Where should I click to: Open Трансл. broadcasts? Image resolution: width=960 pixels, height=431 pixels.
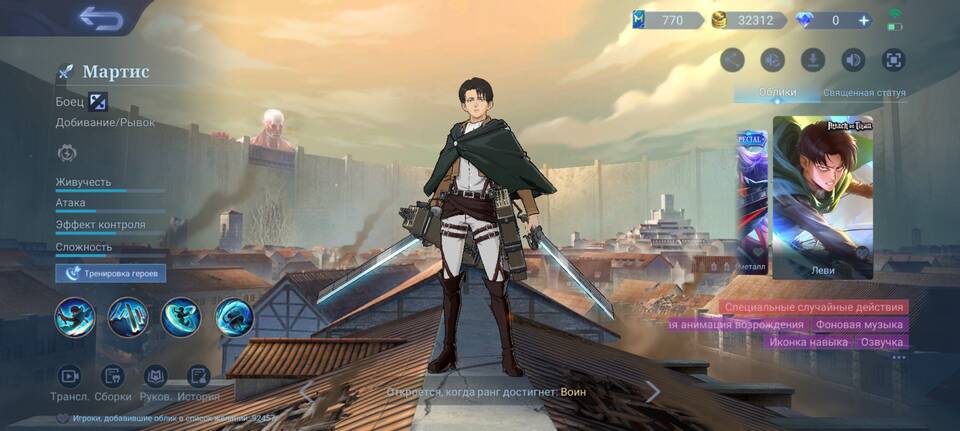click(x=69, y=382)
